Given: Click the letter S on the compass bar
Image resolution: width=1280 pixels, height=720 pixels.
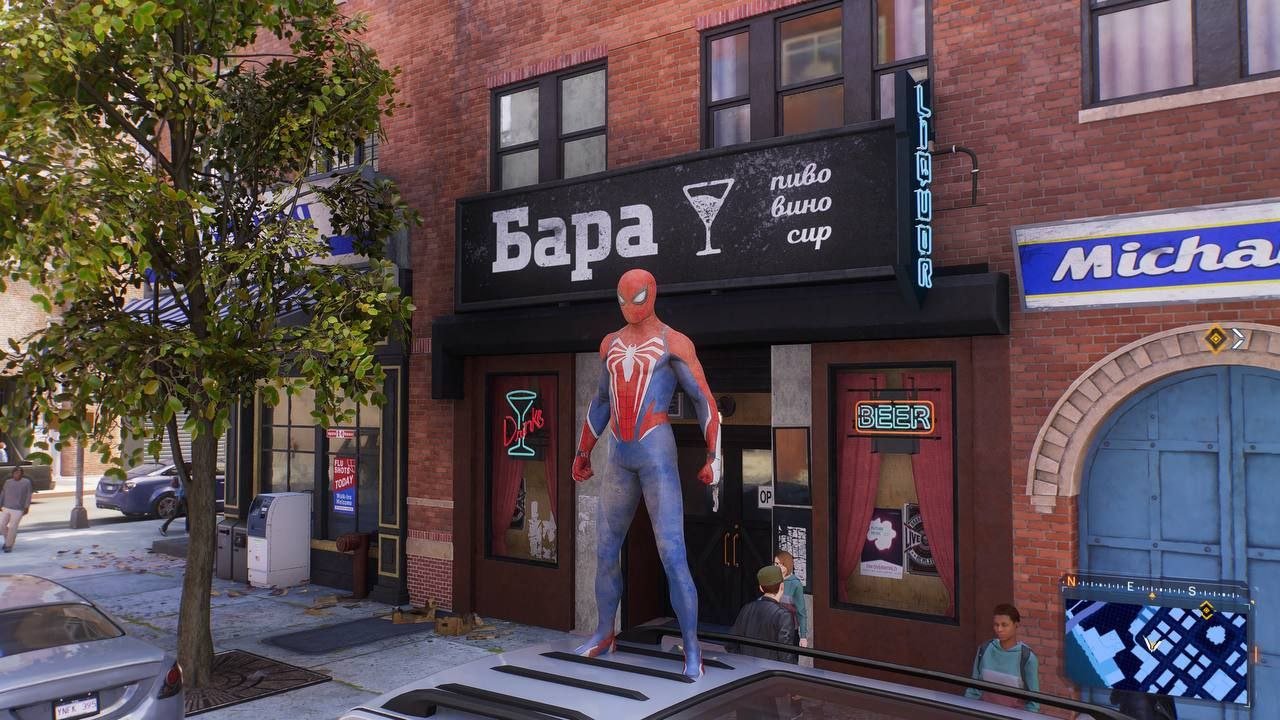Looking at the screenshot, I should [1192, 590].
